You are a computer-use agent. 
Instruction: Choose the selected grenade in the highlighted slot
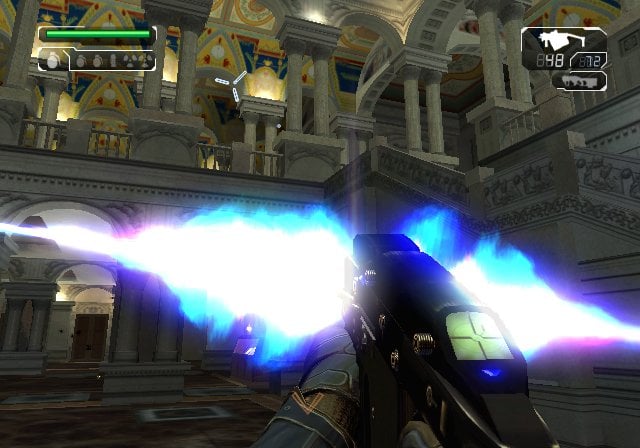[53, 61]
